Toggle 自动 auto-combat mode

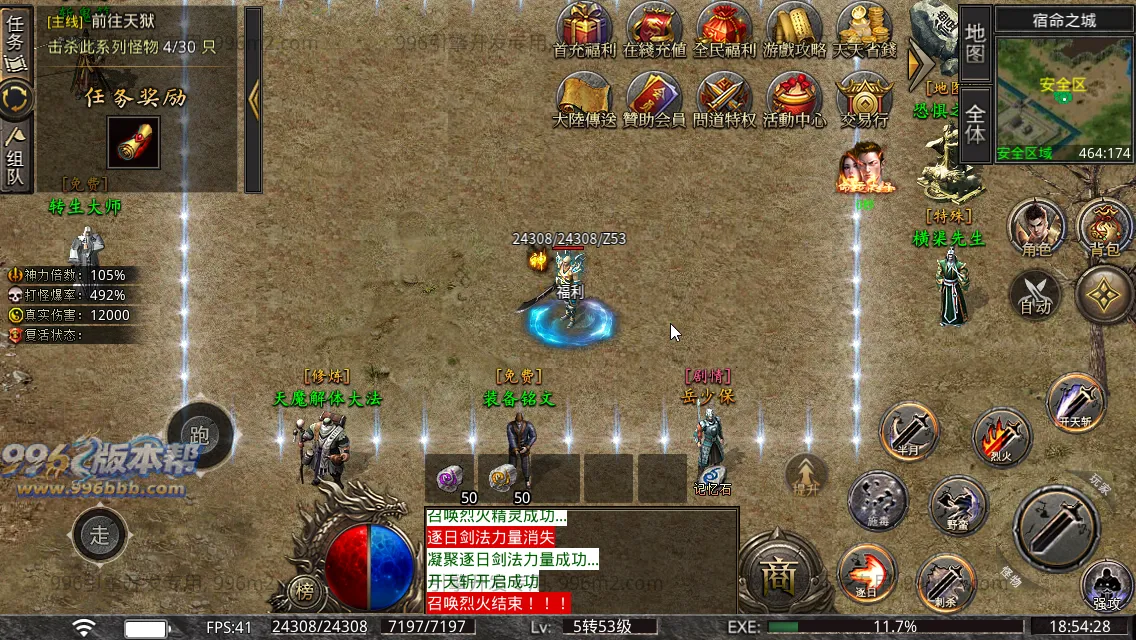tap(1036, 297)
